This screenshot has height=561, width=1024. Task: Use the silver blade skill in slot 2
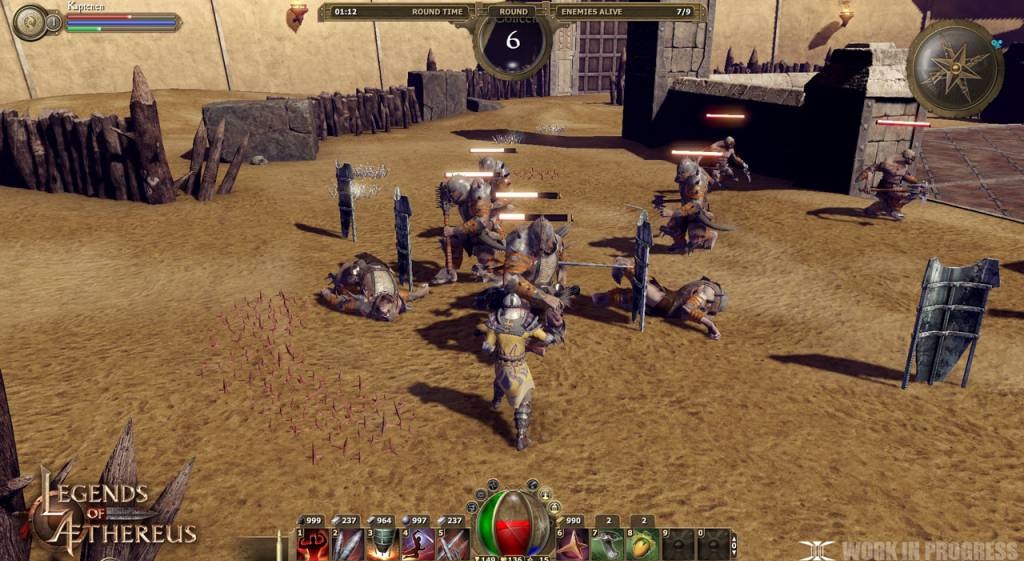pyautogui.click(x=347, y=544)
